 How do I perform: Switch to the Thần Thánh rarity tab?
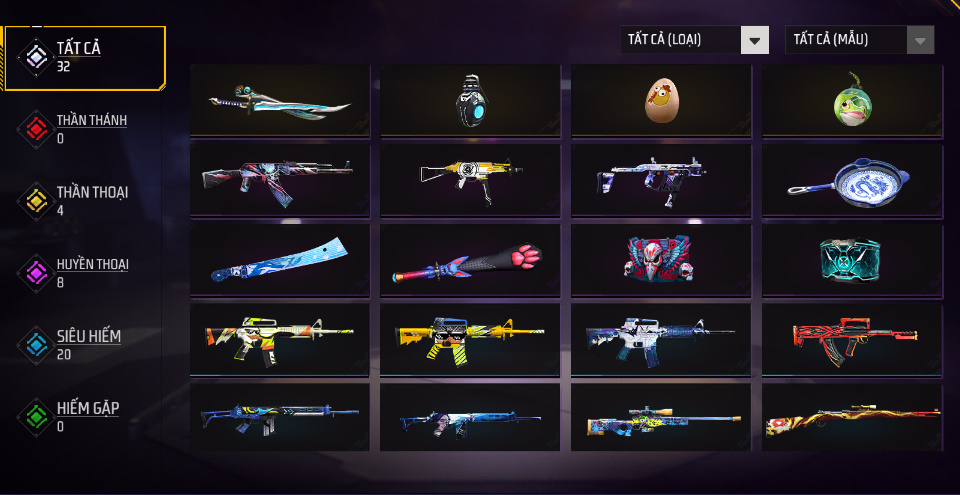click(90, 128)
